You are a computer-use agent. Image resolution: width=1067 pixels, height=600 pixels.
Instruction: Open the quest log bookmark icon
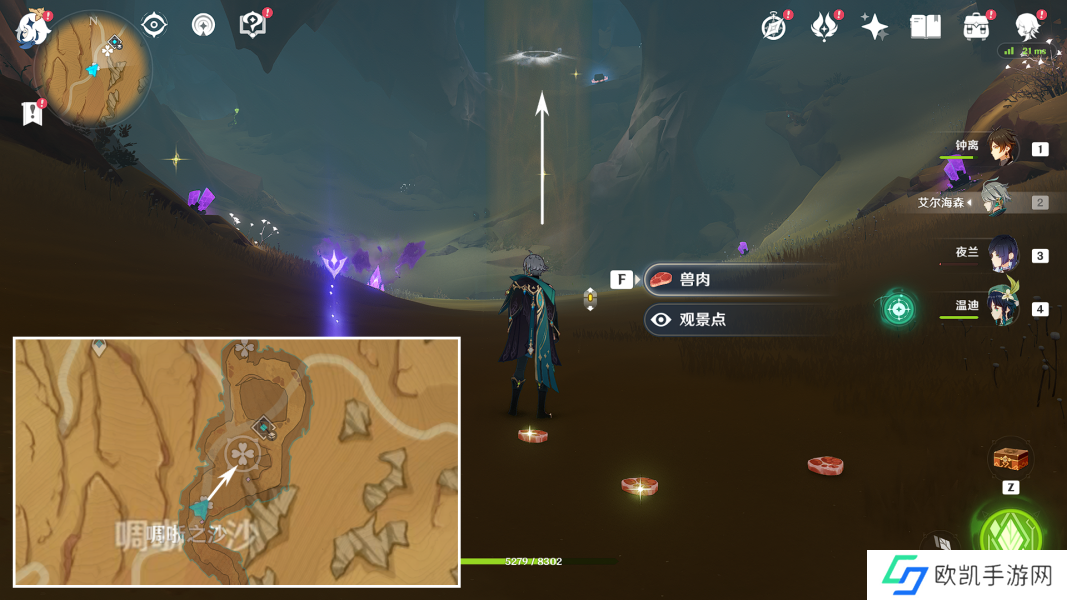32,113
